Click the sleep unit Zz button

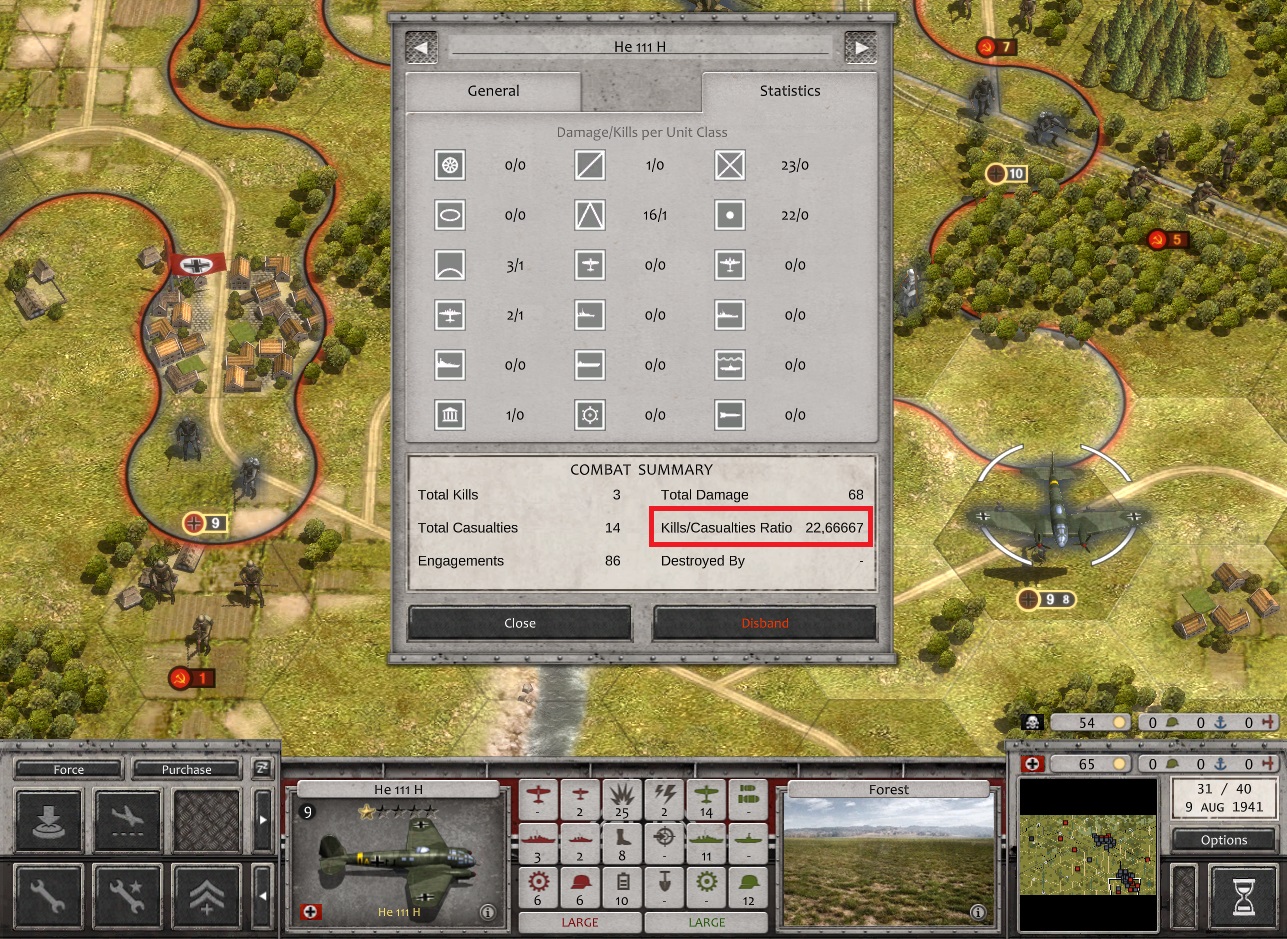tap(262, 768)
